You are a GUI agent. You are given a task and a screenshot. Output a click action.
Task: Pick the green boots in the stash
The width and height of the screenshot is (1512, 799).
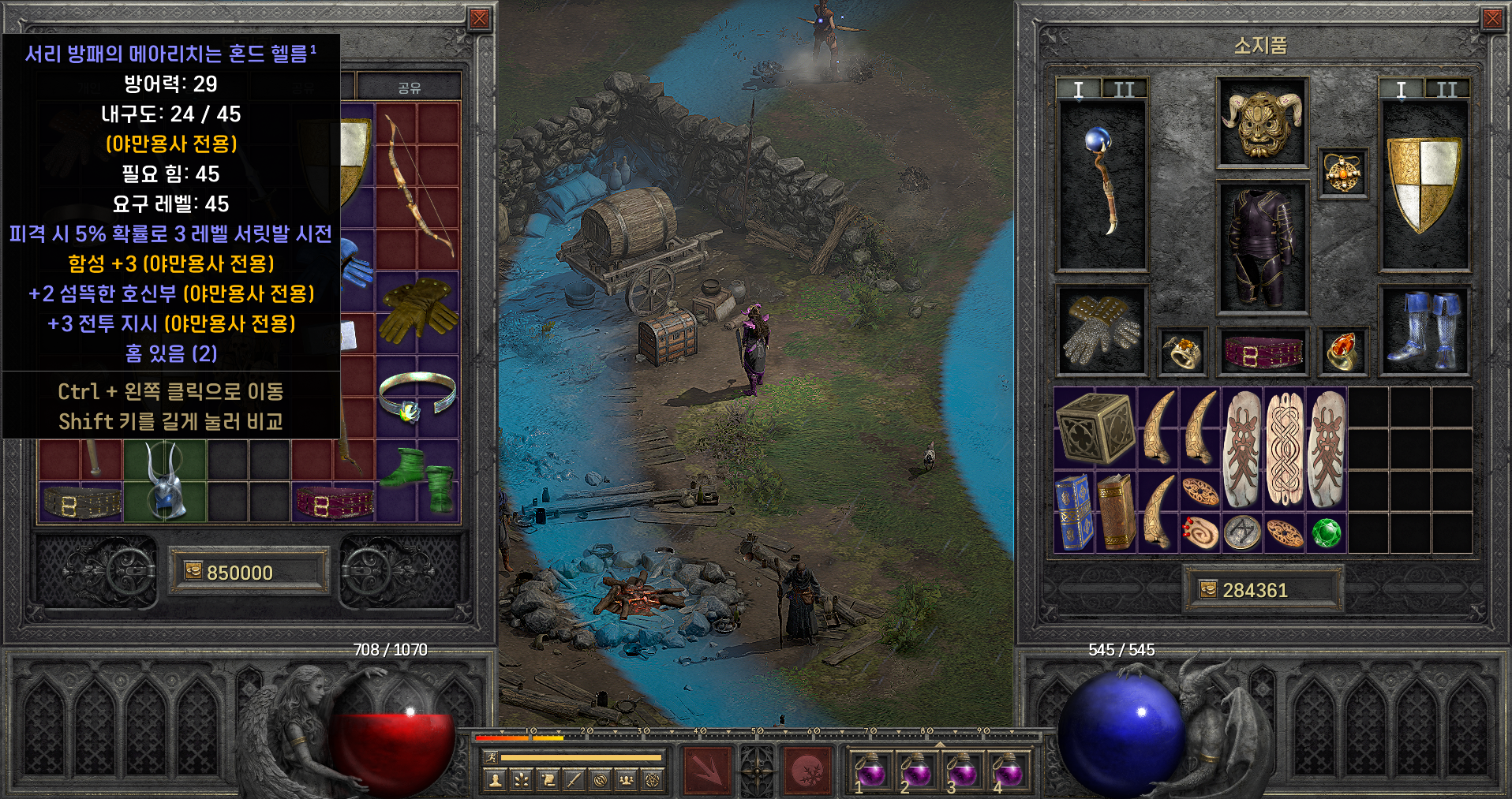pyautogui.click(x=417, y=480)
